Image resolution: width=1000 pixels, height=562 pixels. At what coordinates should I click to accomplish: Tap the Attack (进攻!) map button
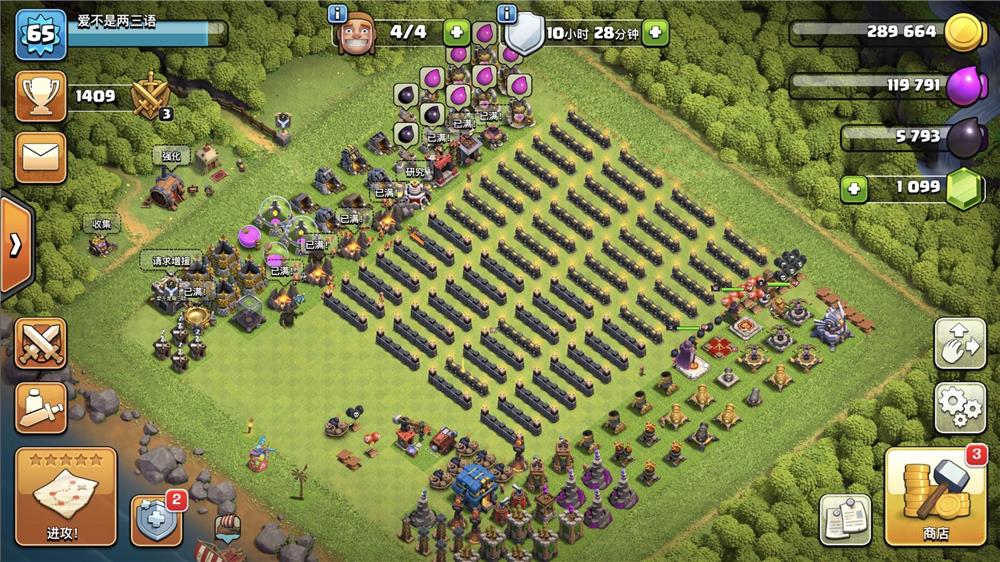(66, 497)
